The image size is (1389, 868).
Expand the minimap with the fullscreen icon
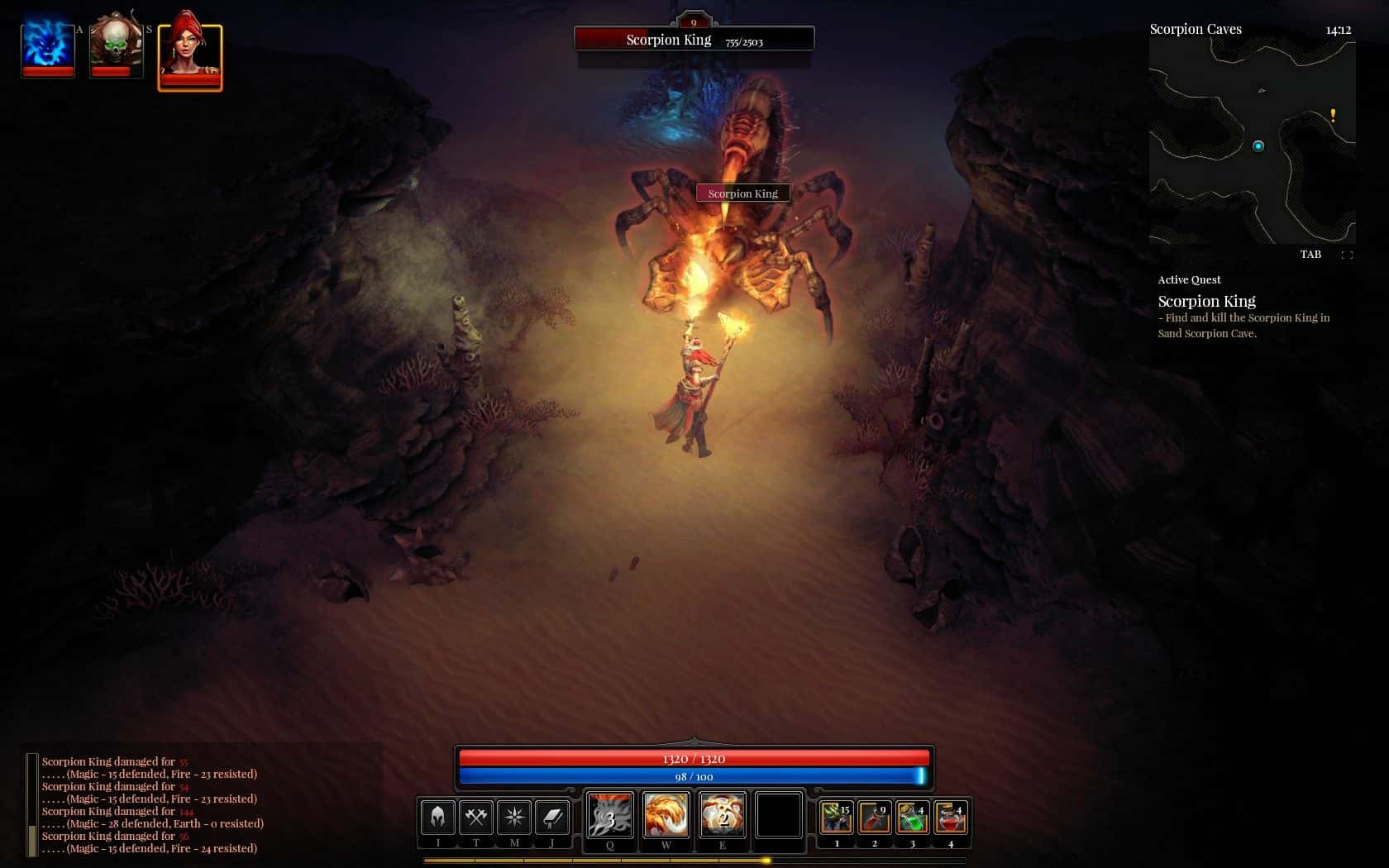[x=1347, y=255]
